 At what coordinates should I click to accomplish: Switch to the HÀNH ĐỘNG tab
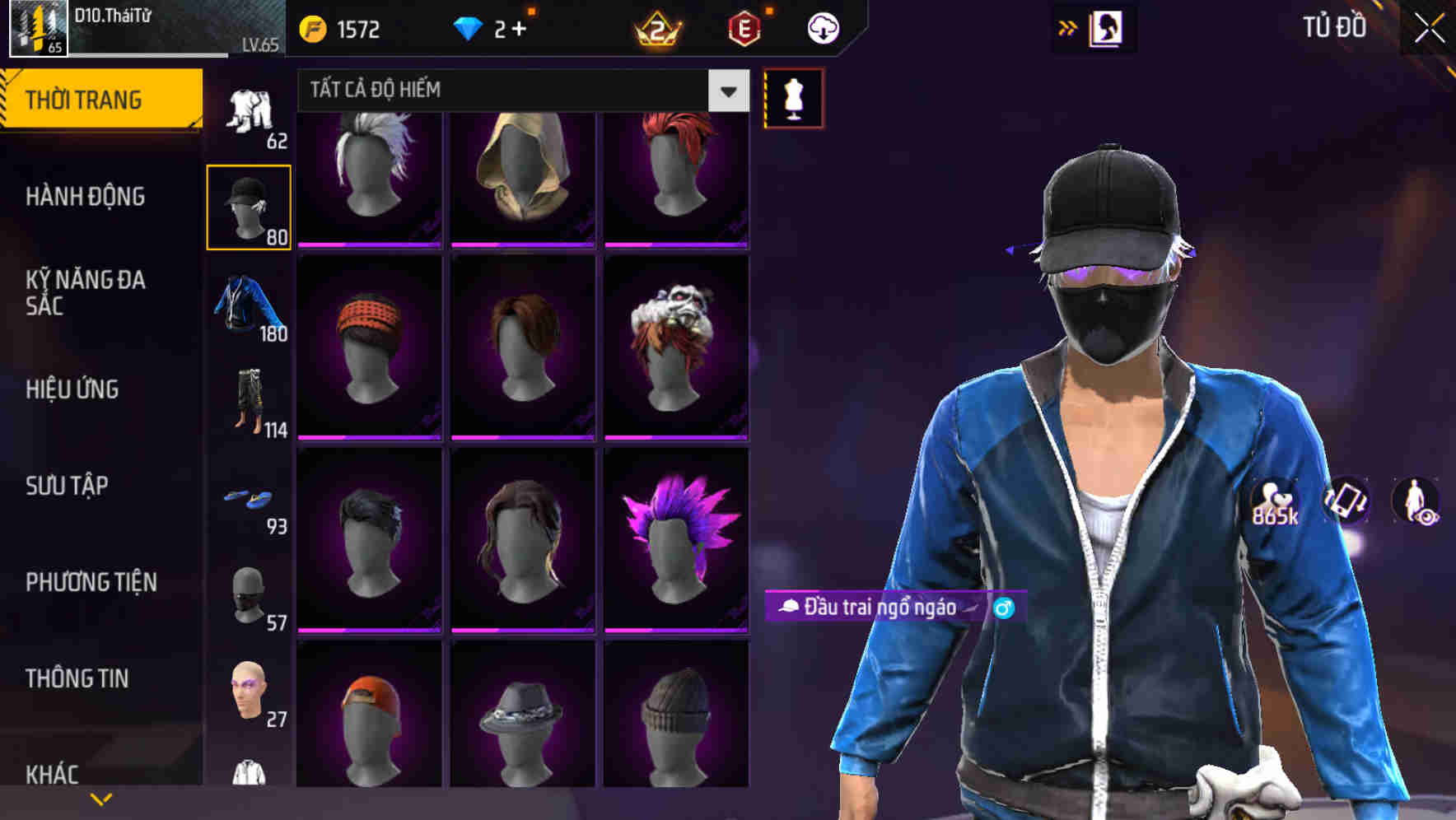pos(86,198)
